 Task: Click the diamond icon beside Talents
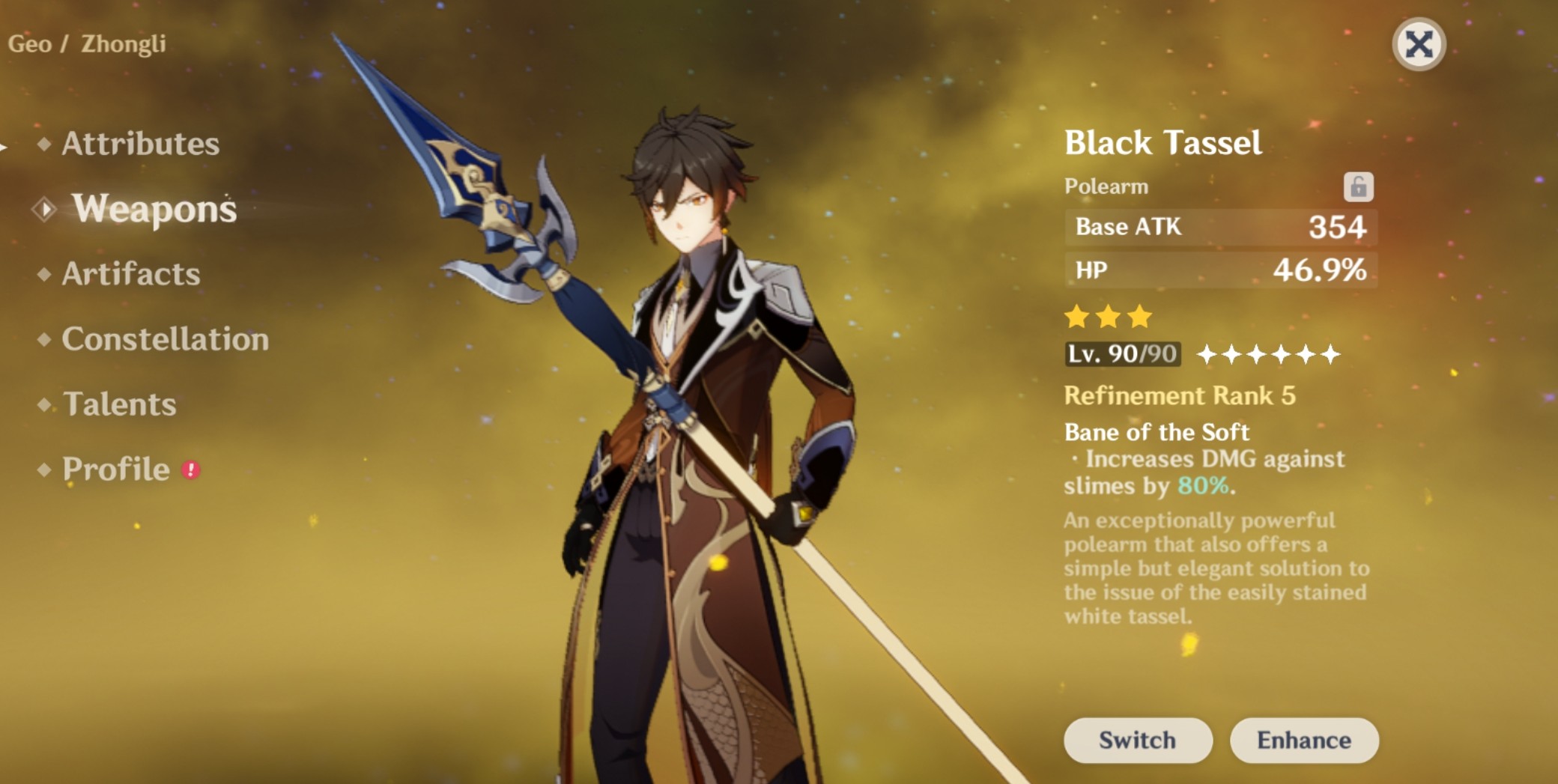[43, 404]
